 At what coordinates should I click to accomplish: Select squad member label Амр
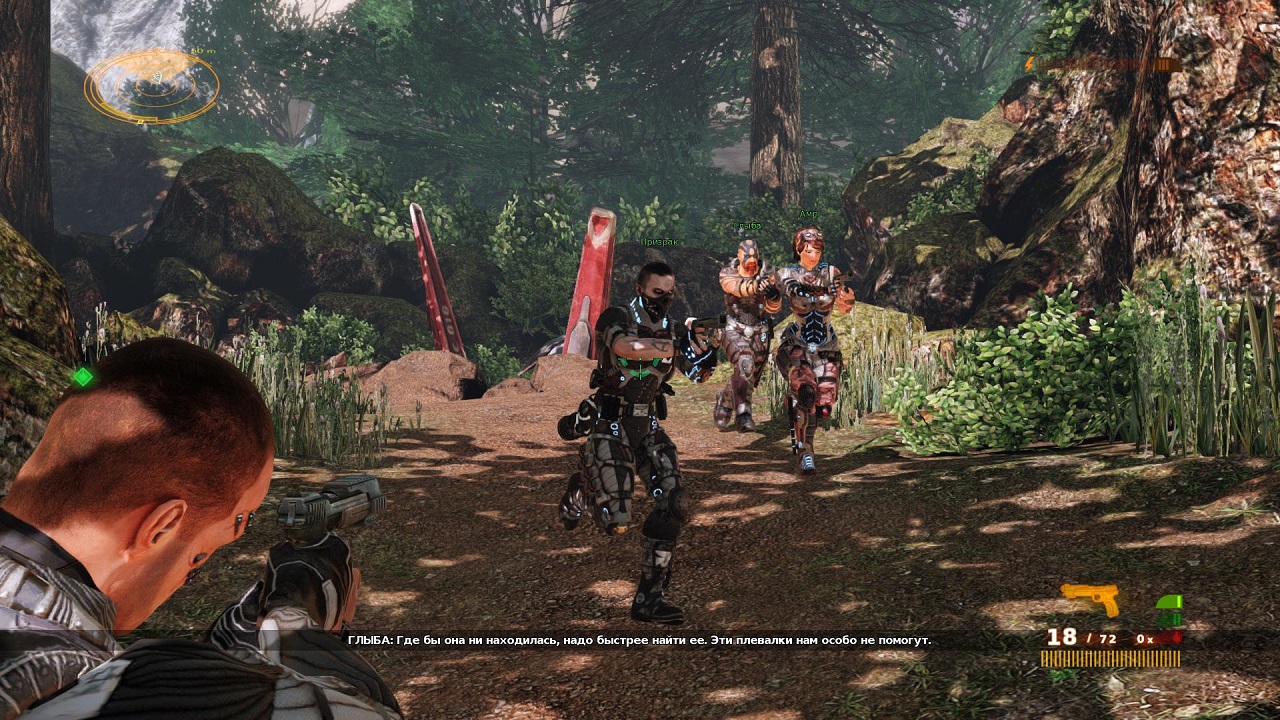point(808,214)
